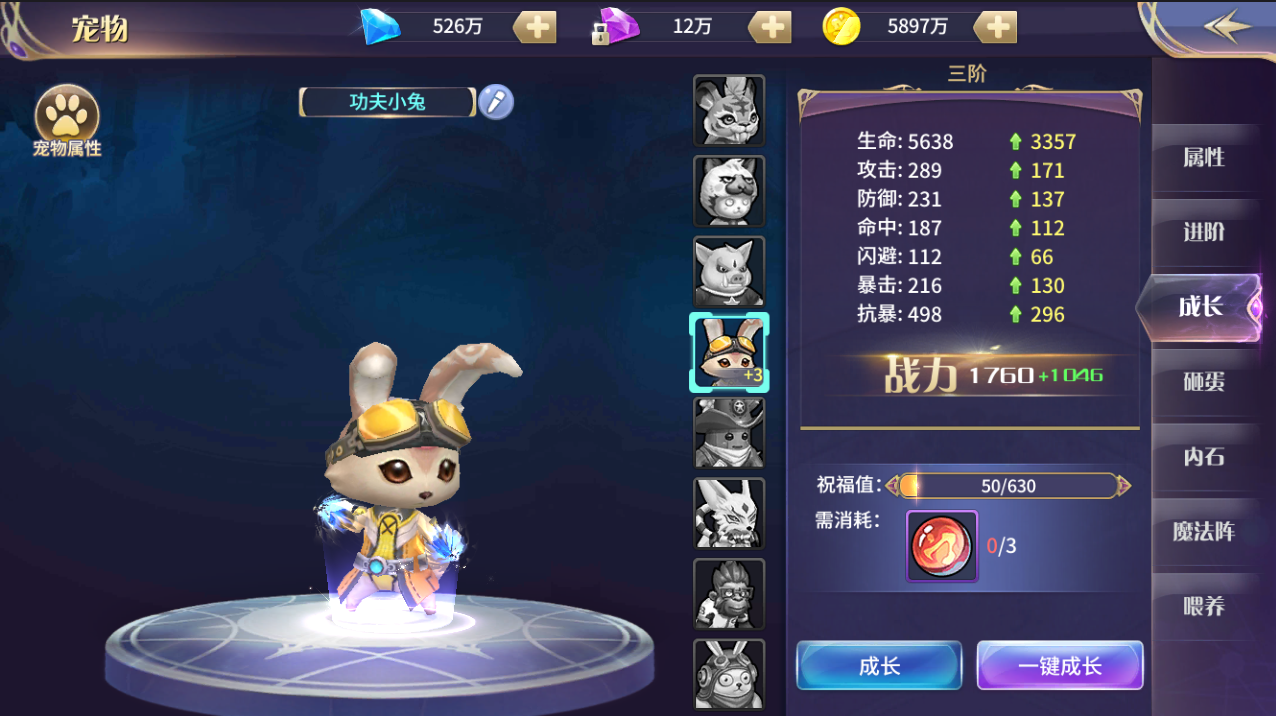1276x716 pixels.
Task: Choose the monkey with glasses portrait
Action: (729, 594)
